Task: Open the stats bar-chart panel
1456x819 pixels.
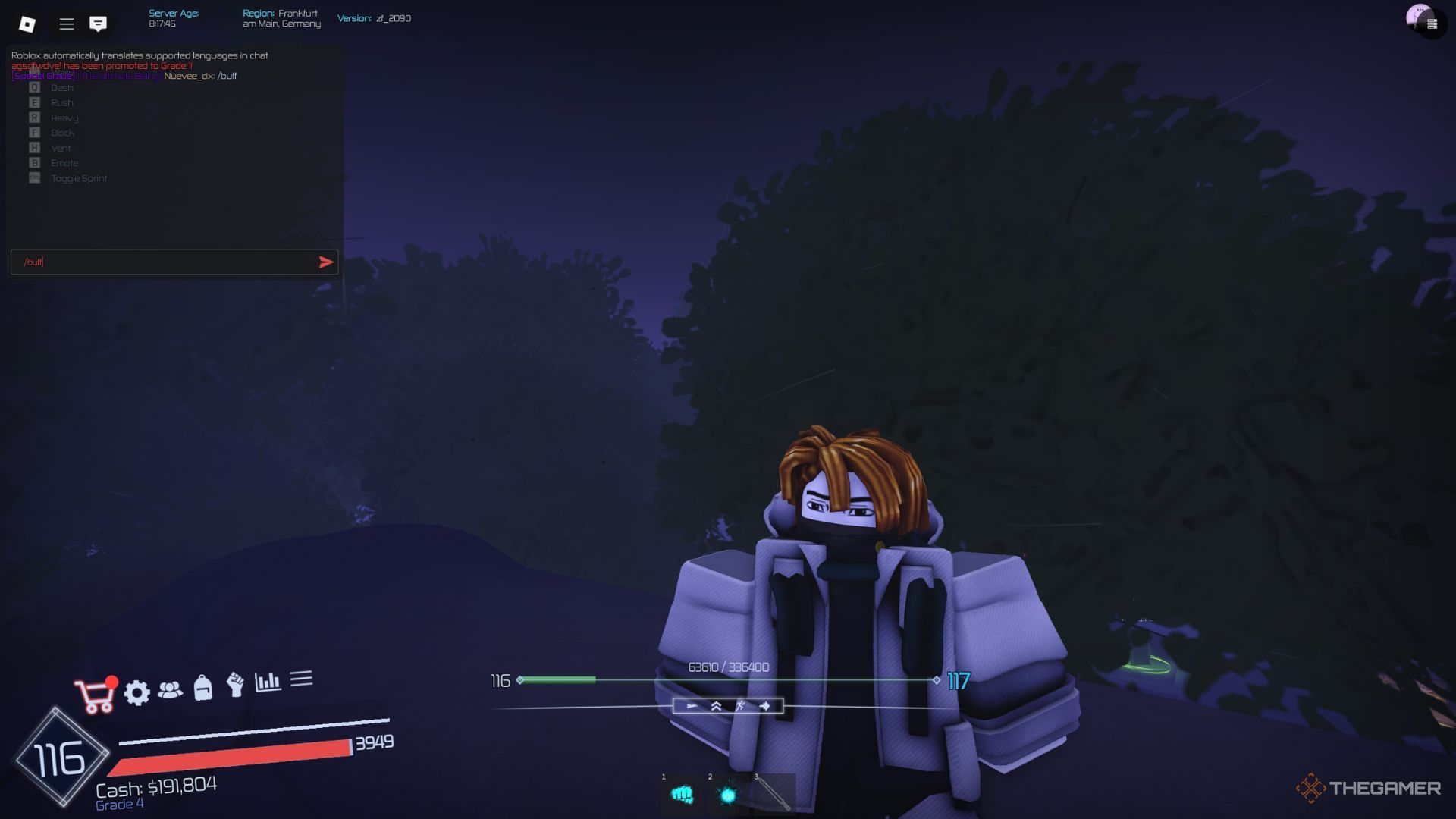Action: tap(268, 682)
